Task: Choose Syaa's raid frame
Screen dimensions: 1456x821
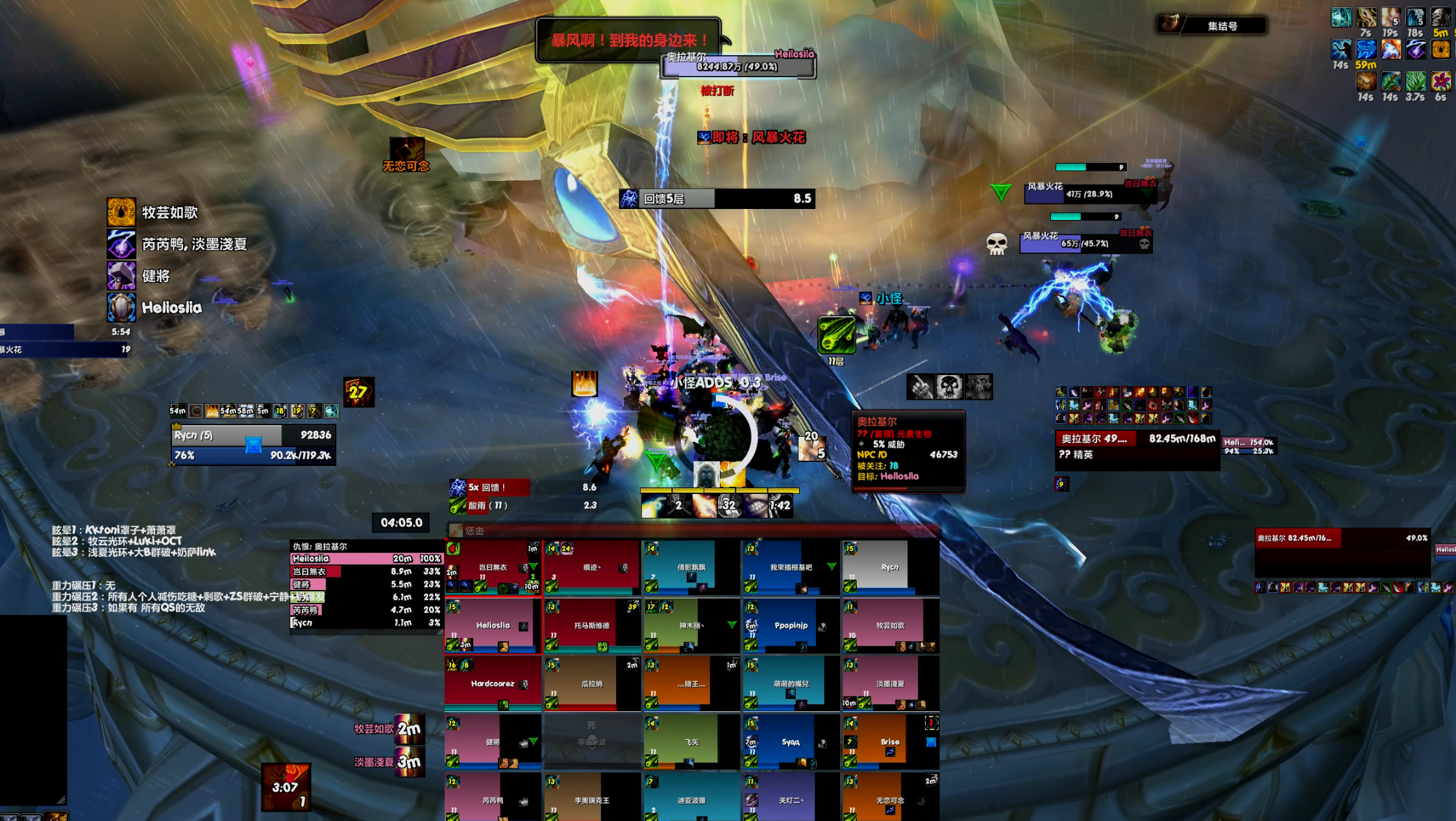Action: pos(791,742)
